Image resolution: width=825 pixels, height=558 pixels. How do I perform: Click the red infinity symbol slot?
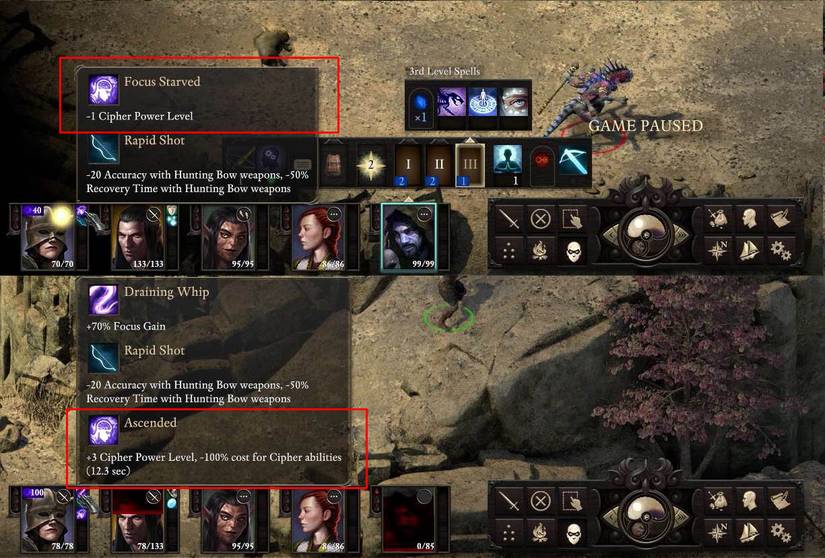[542, 160]
